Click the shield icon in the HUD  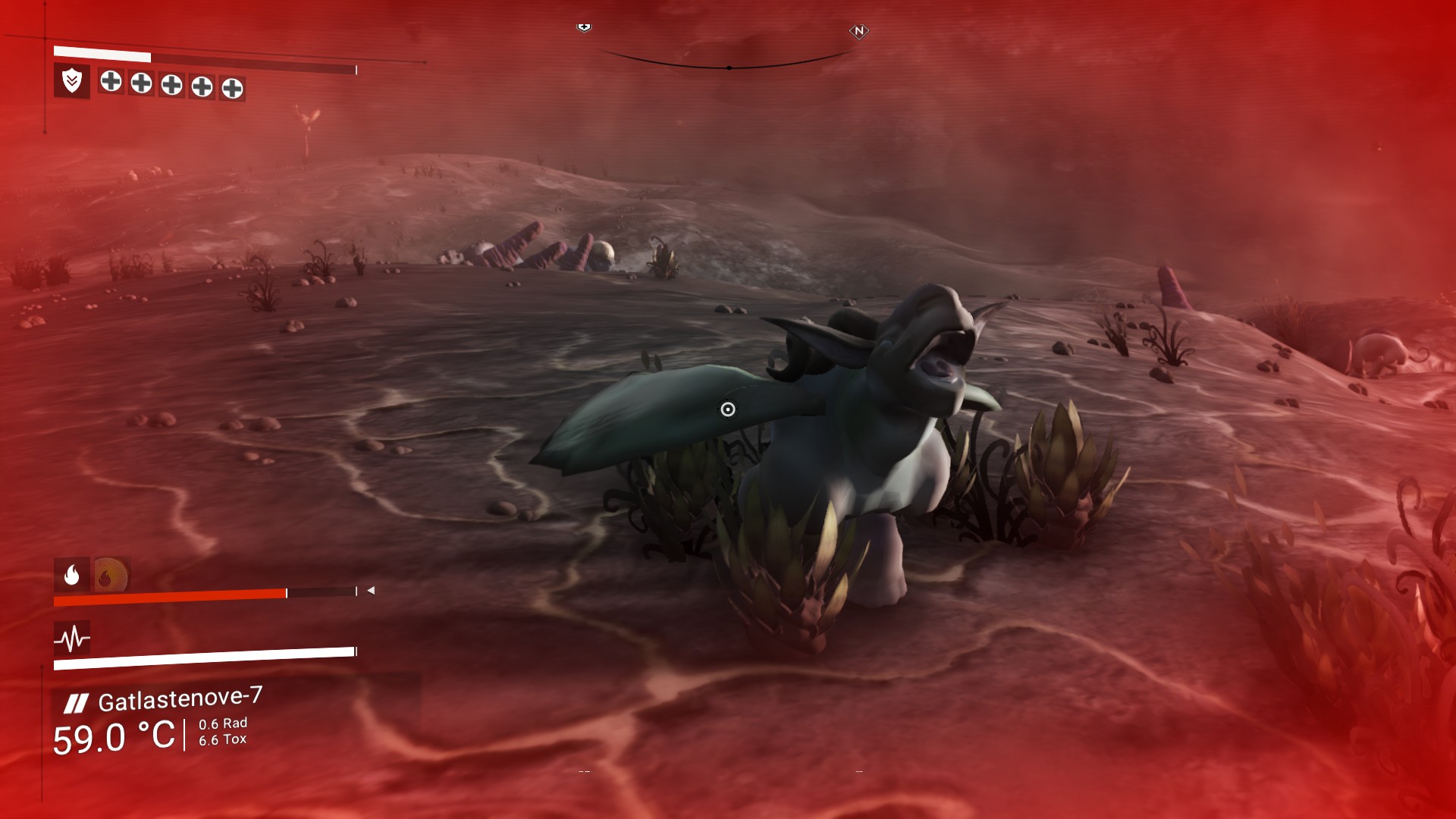click(72, 80)
